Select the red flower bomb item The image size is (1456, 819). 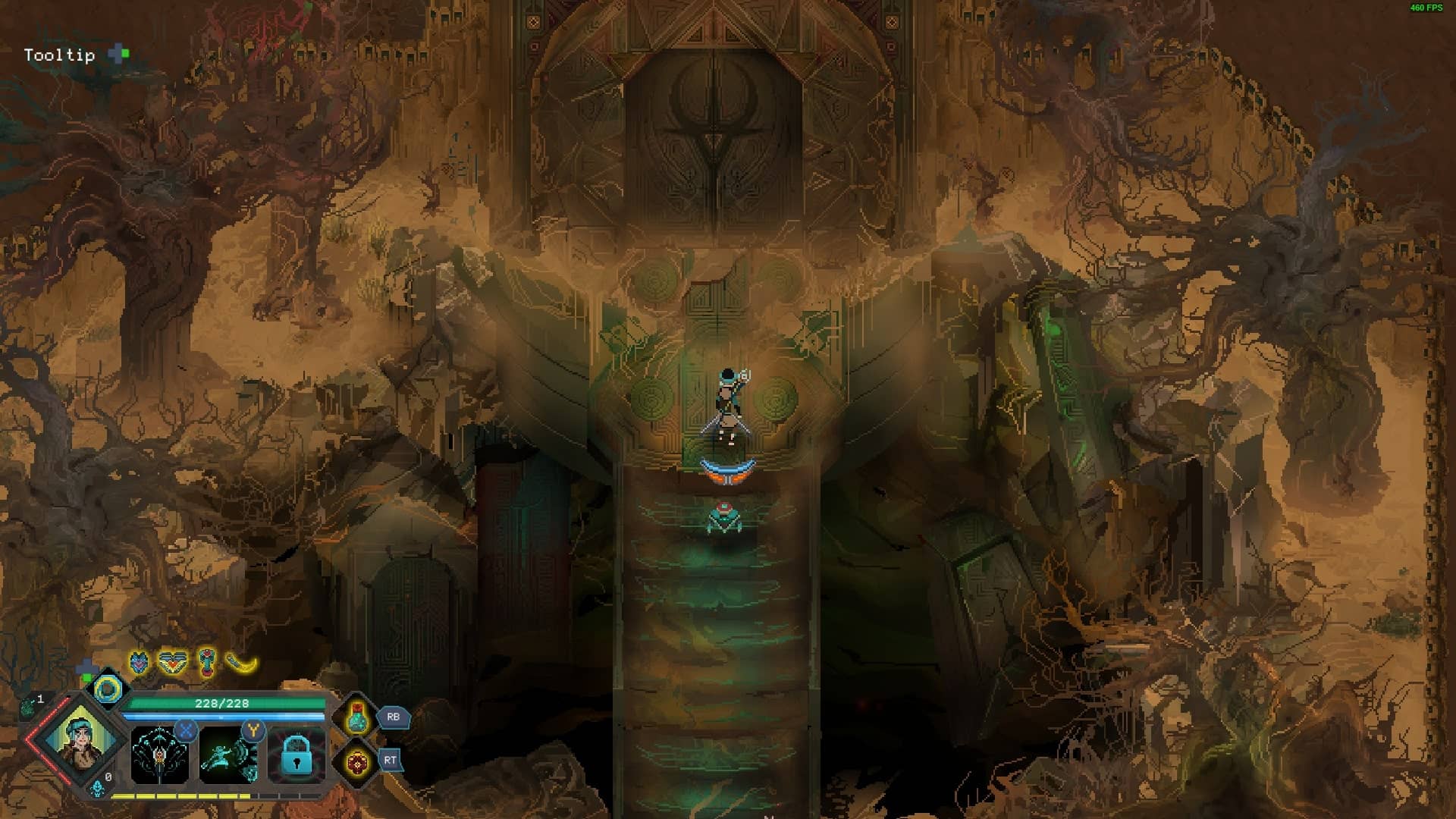point(357,761)
